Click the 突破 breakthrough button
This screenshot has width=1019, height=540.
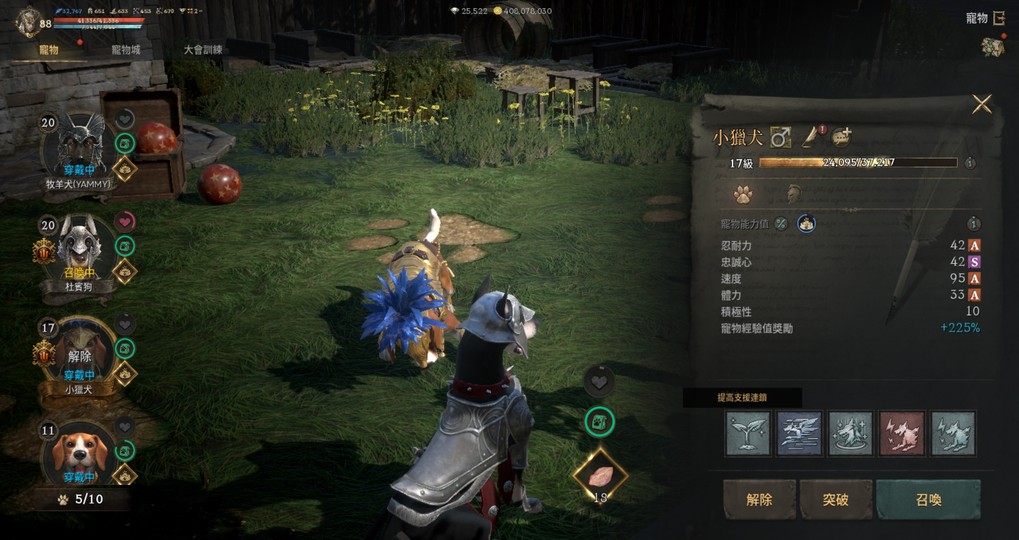coord(836,499)
